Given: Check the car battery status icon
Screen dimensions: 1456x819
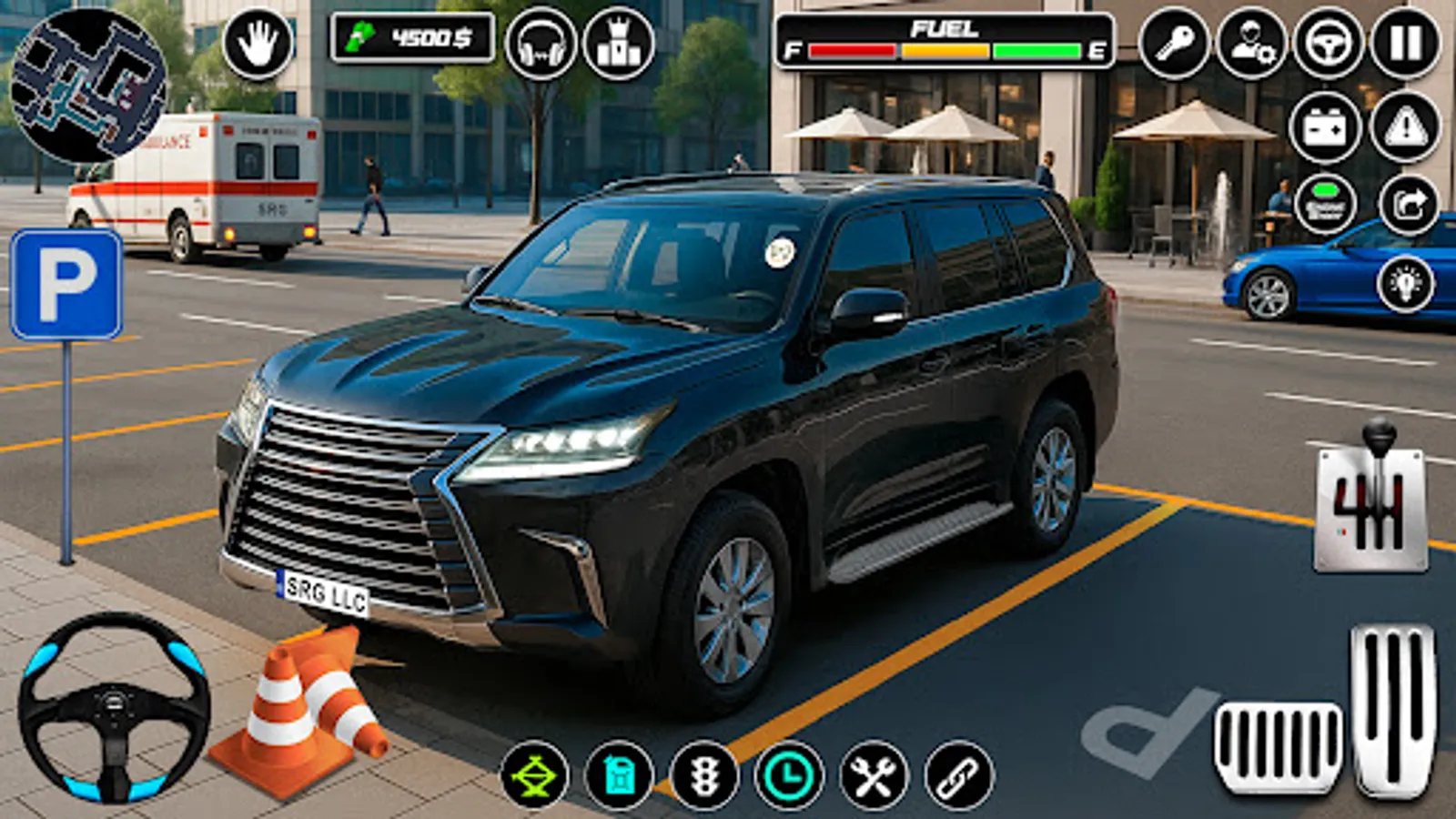Looking at the screenshot, I should tap(1325, 127).
